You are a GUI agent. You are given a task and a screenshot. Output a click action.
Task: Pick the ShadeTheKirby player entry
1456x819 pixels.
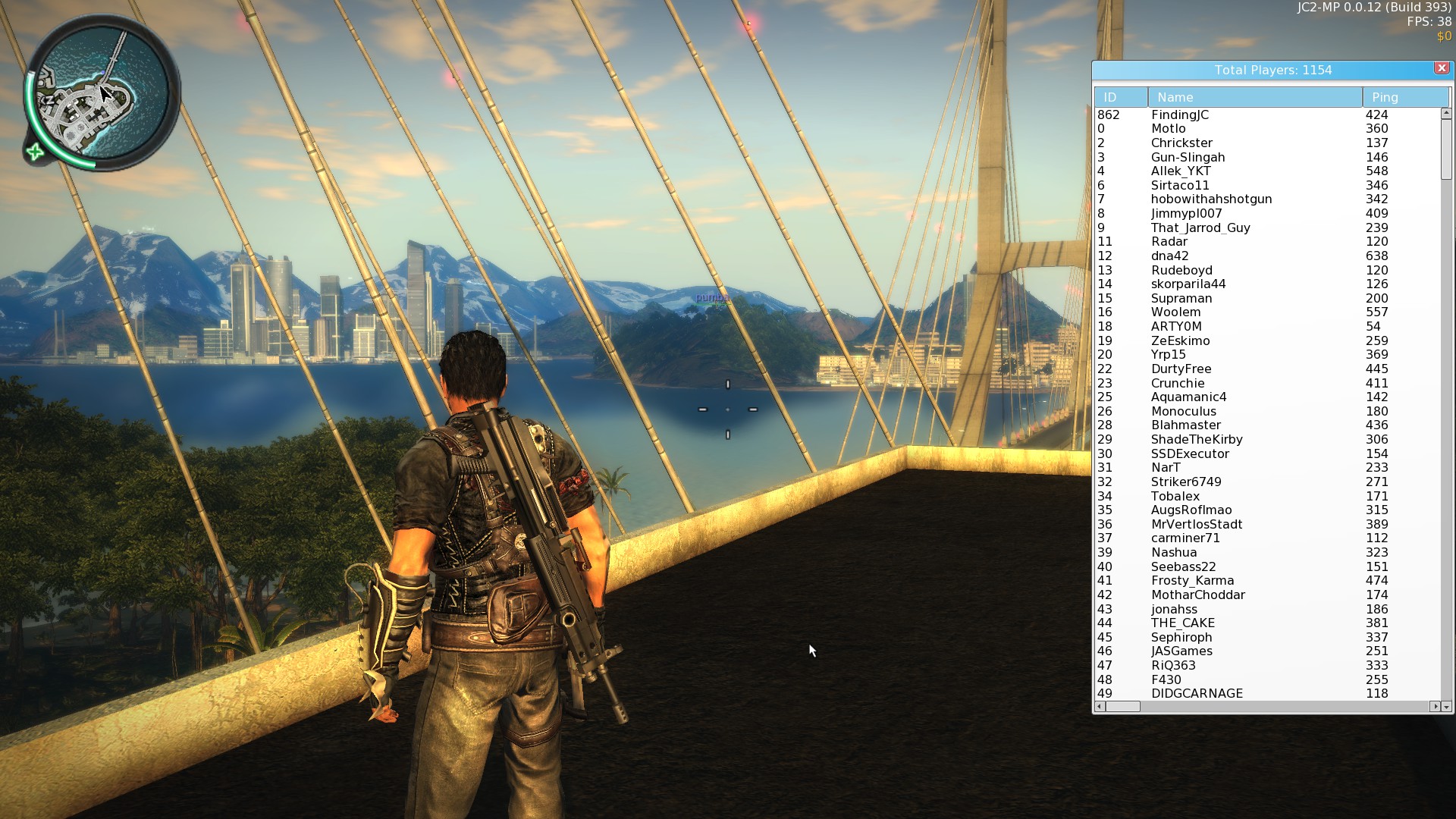click(1196, 440)
